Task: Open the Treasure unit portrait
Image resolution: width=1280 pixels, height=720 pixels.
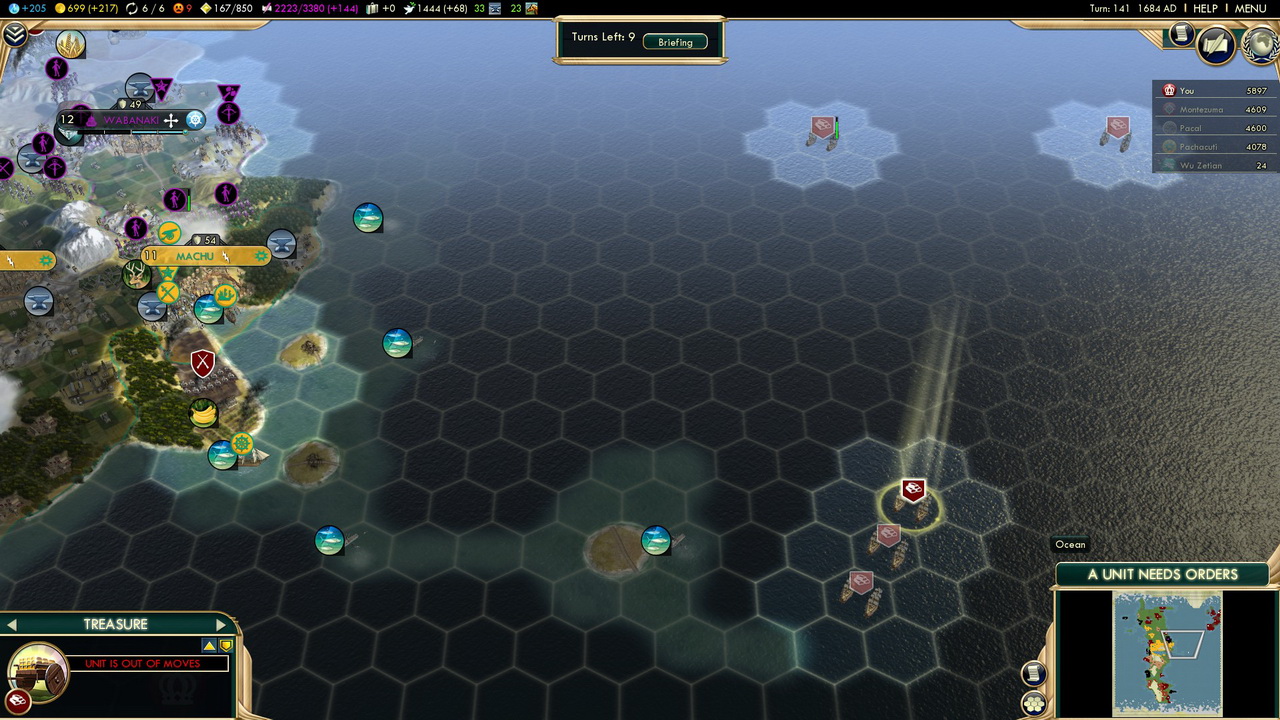Action: (x=38, y=670)
